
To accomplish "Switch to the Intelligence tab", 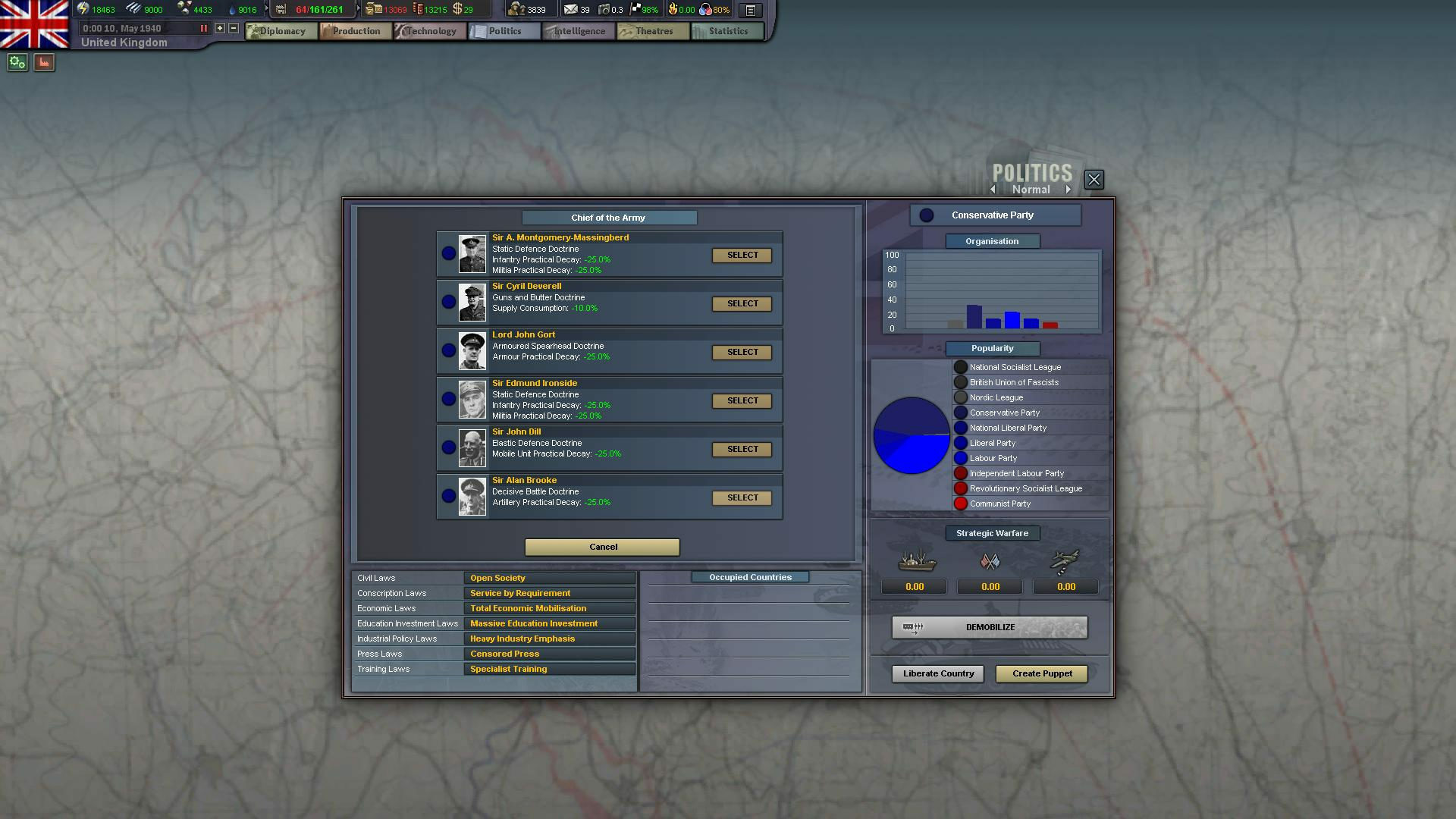I will (577, 31).
